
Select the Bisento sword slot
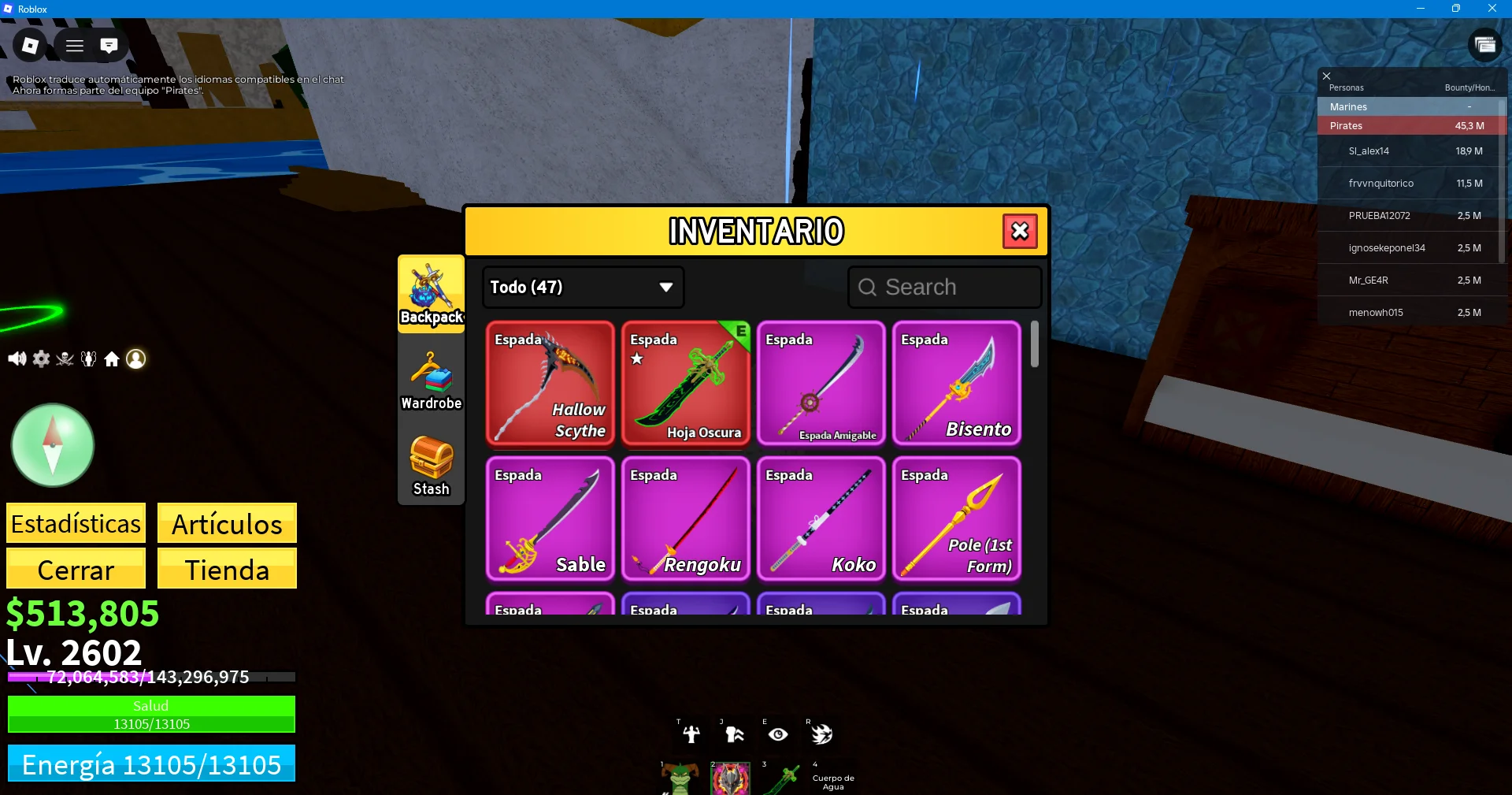coord(956,384)
